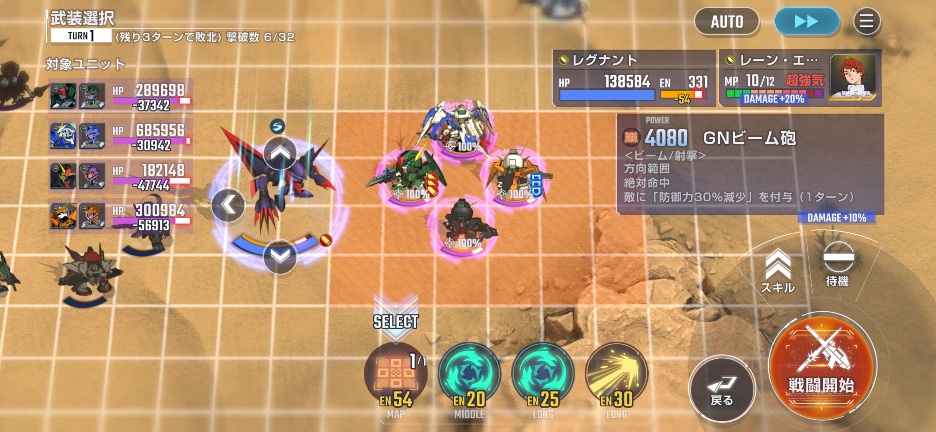Select the target unit with HP 300984
936x432 pixels.
pos(120,216)
